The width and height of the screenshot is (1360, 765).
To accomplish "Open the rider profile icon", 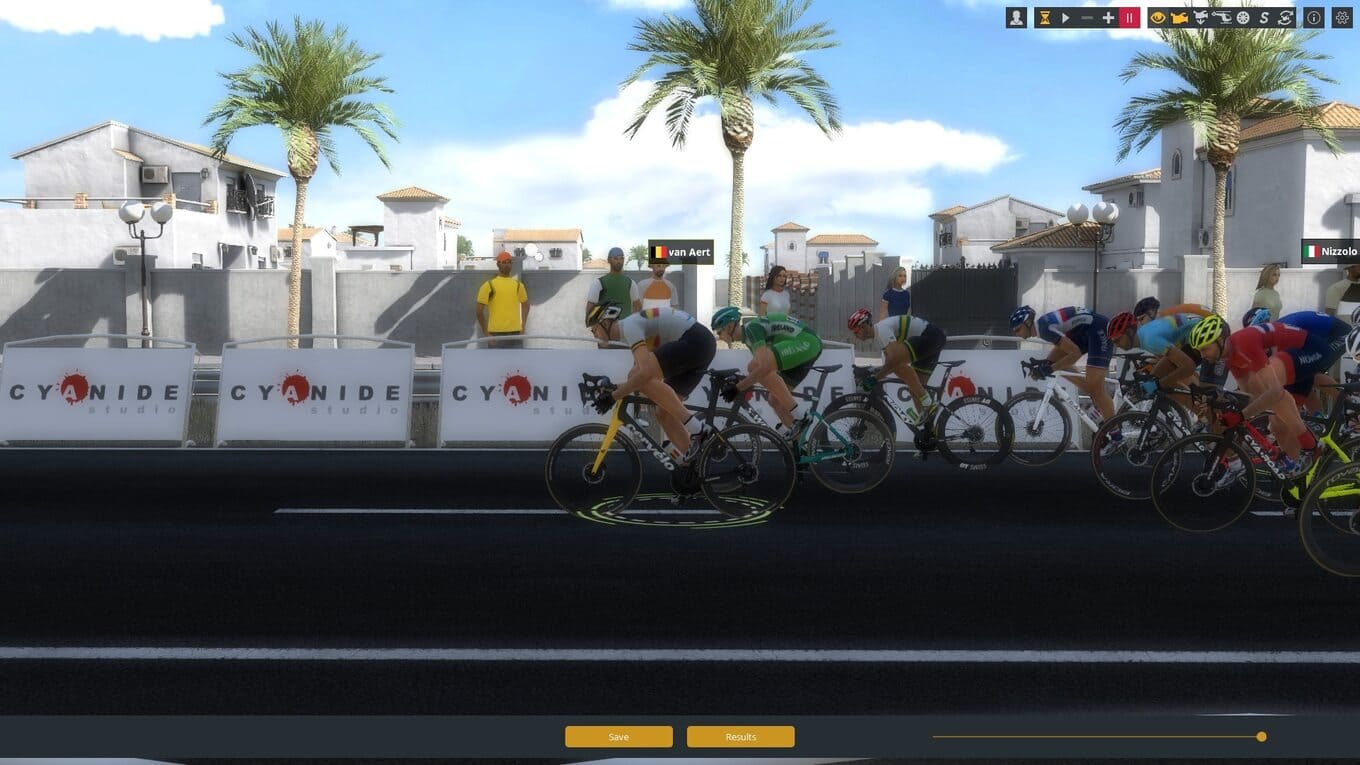I will (1016, 17).
